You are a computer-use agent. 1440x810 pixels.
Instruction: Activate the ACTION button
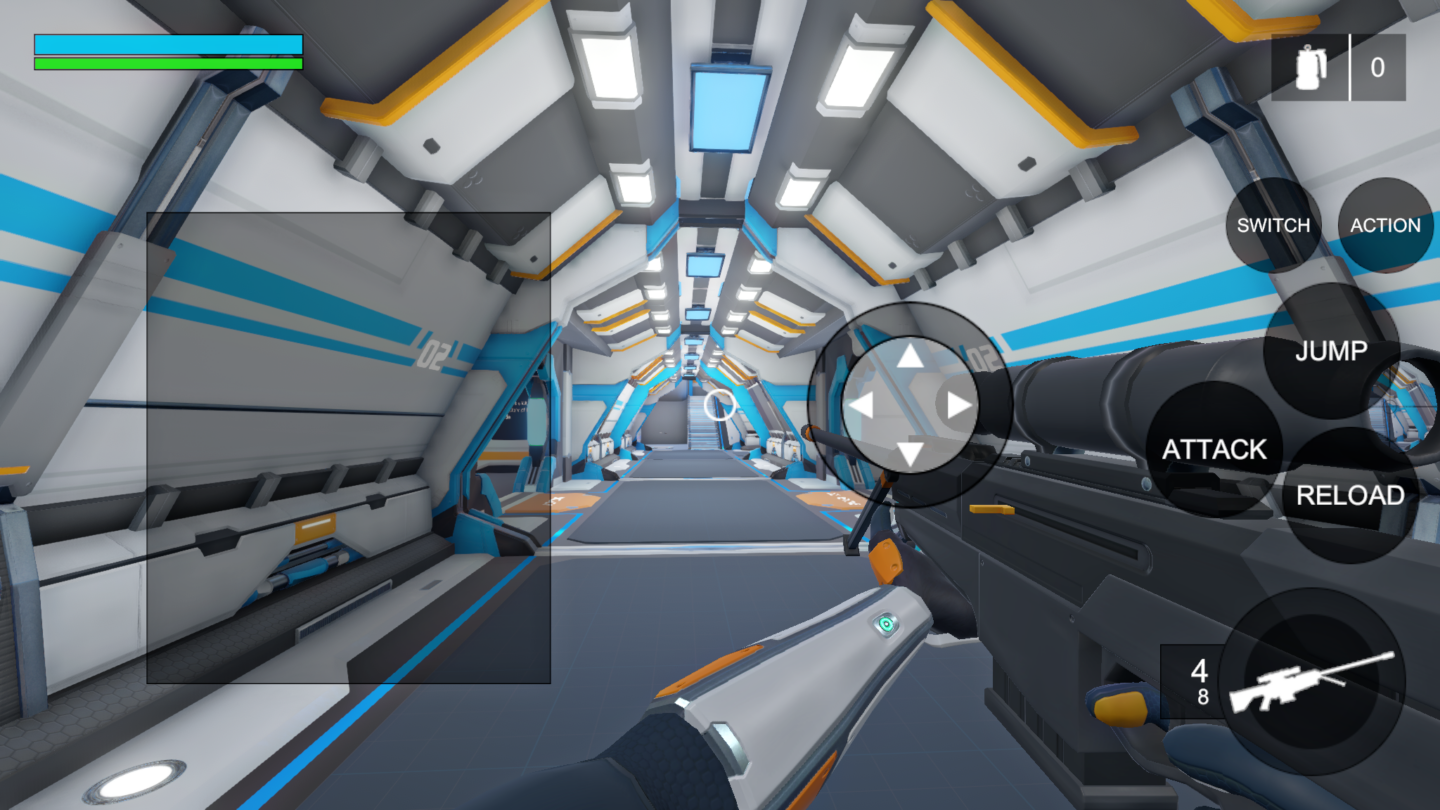(1385, 225)
